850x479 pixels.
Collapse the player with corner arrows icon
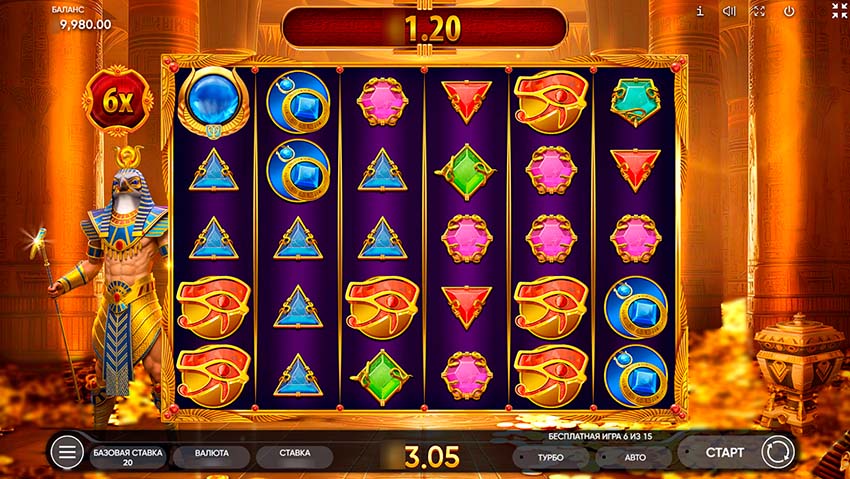tap(838, 11)
